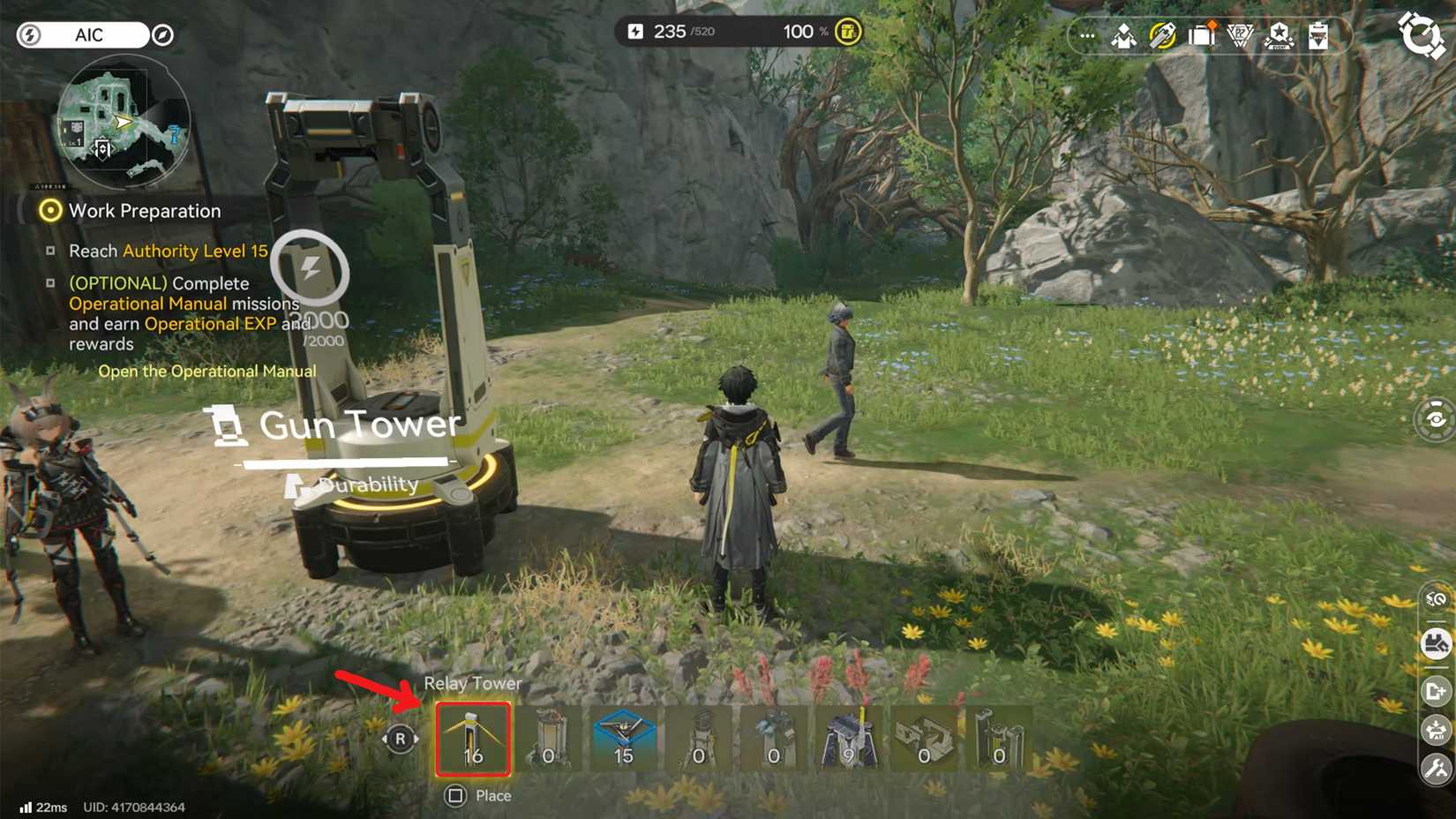
Task: Open the mission clipboard icon
Action: point(1319,37)
